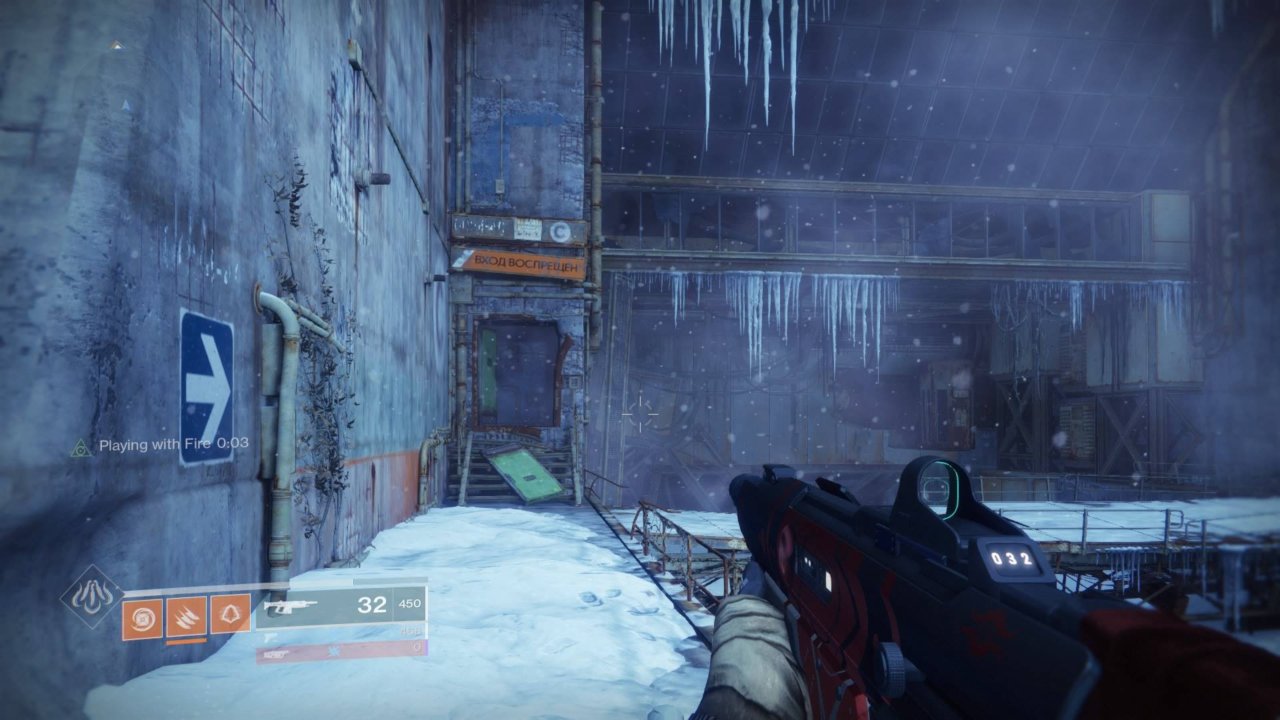Choose the pink heavy weapon slot
The height and width of the screenshot is (720, 1280).
(340, 651)
